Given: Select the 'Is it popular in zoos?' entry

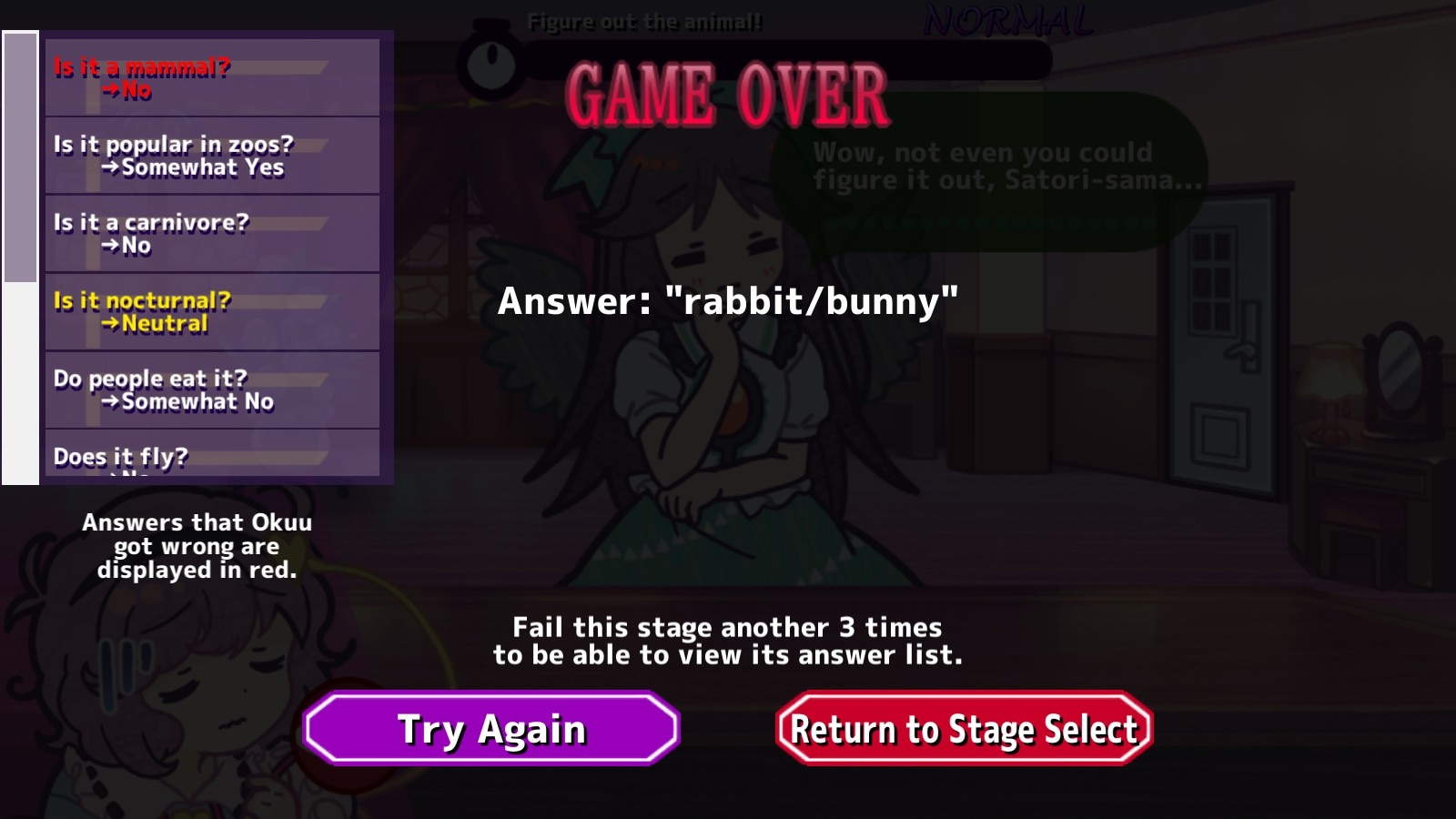Looking at the screenshot, I should [211, 155].
